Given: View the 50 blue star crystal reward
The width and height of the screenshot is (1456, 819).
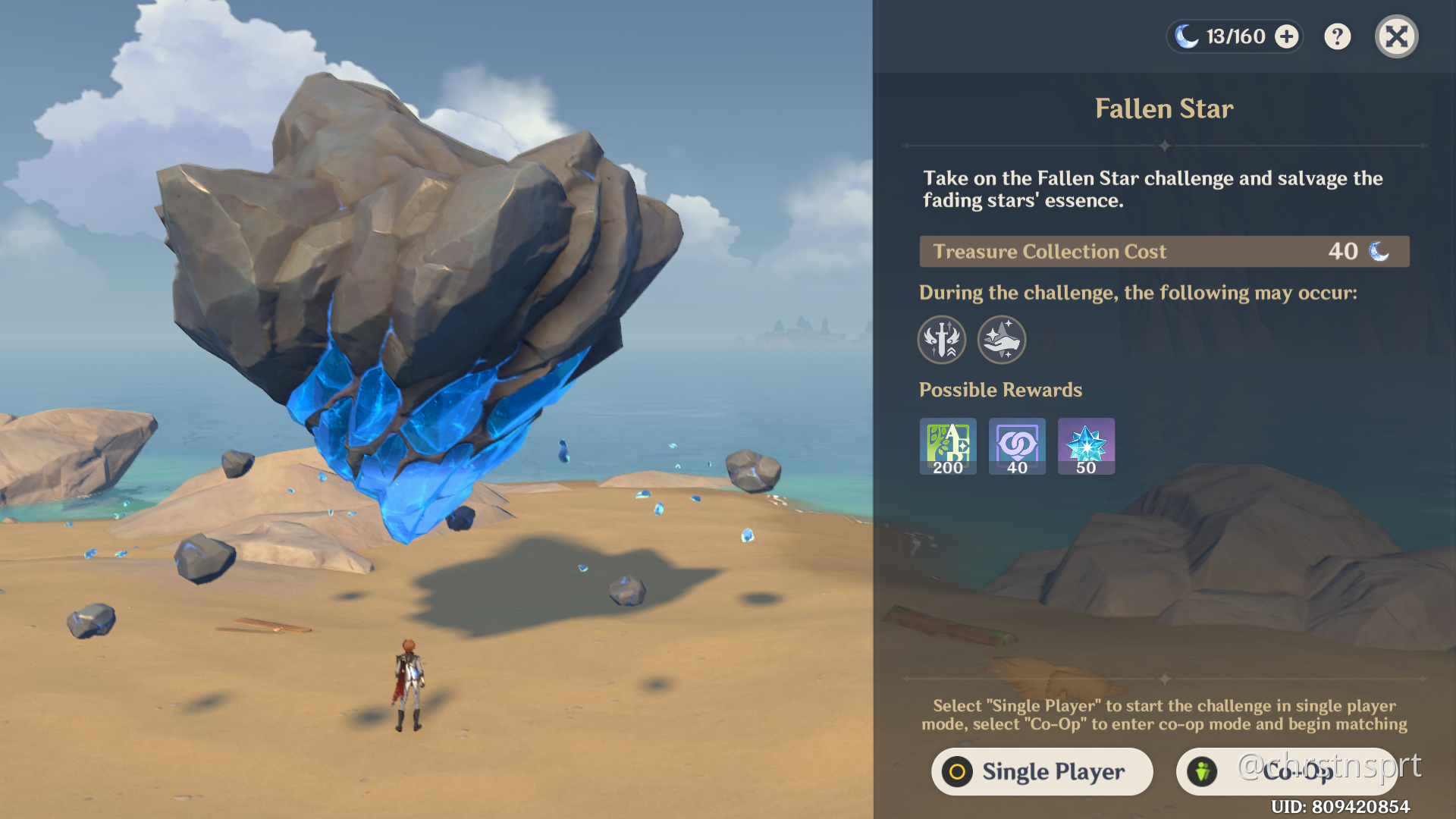Looking at the screenshot, I should pyautogui.click(x=1086, y=446).
